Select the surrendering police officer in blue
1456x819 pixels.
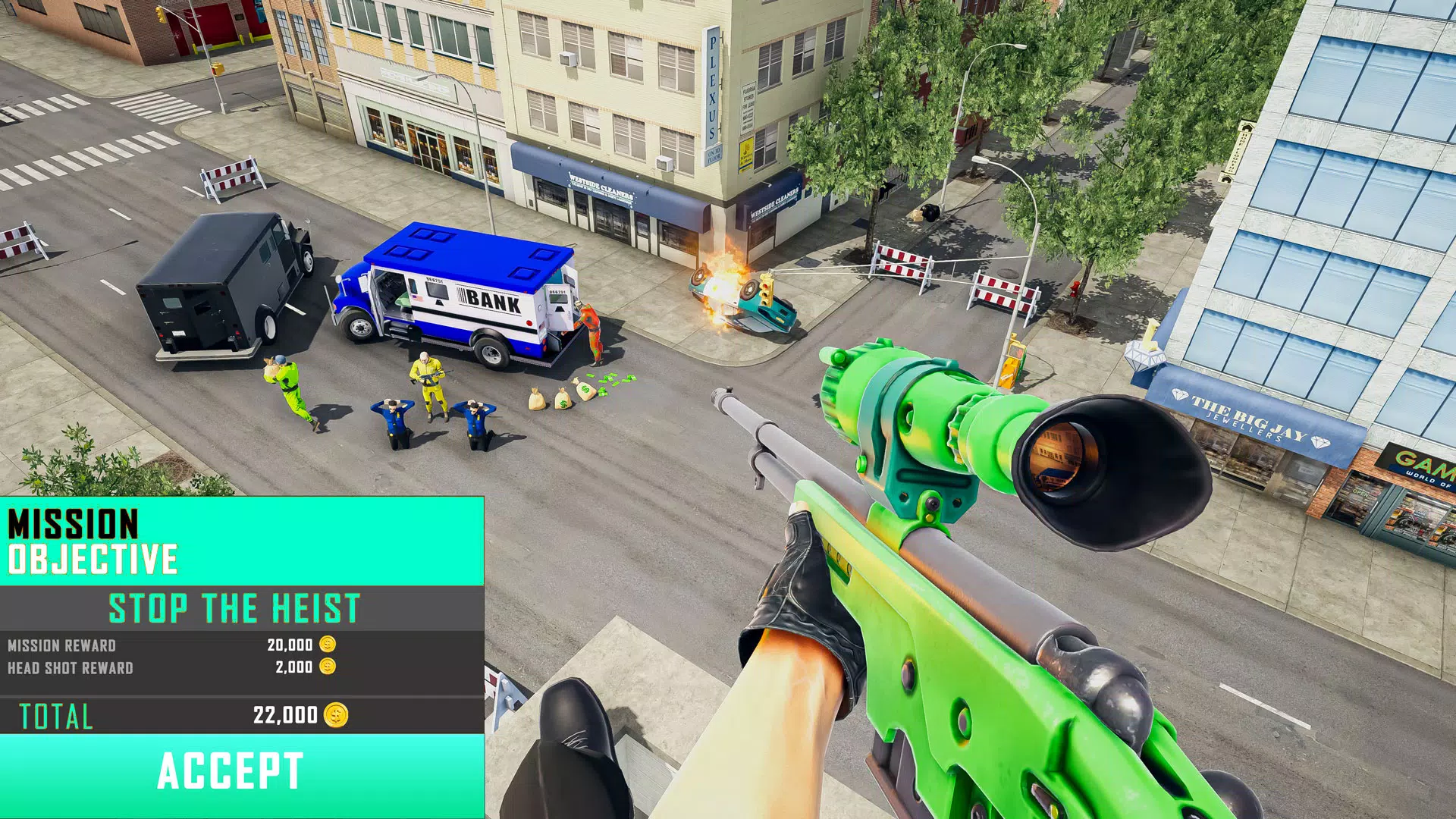[395, 417]
